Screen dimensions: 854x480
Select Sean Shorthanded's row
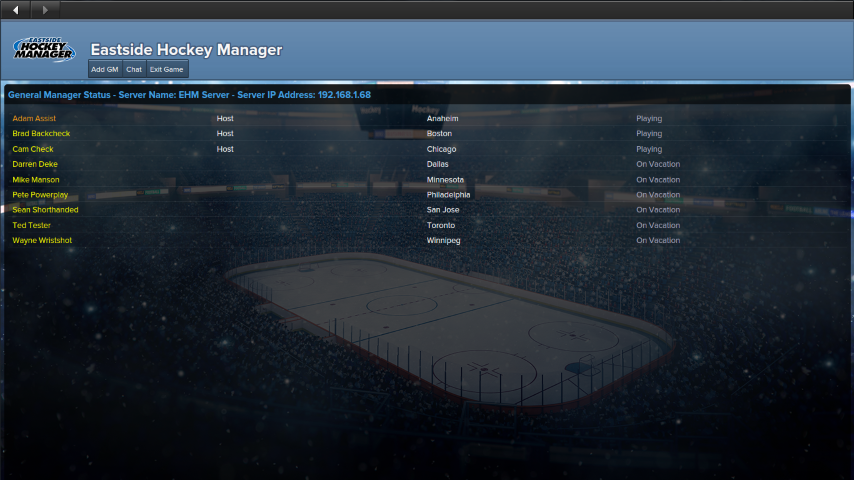(x=45, y=210)
